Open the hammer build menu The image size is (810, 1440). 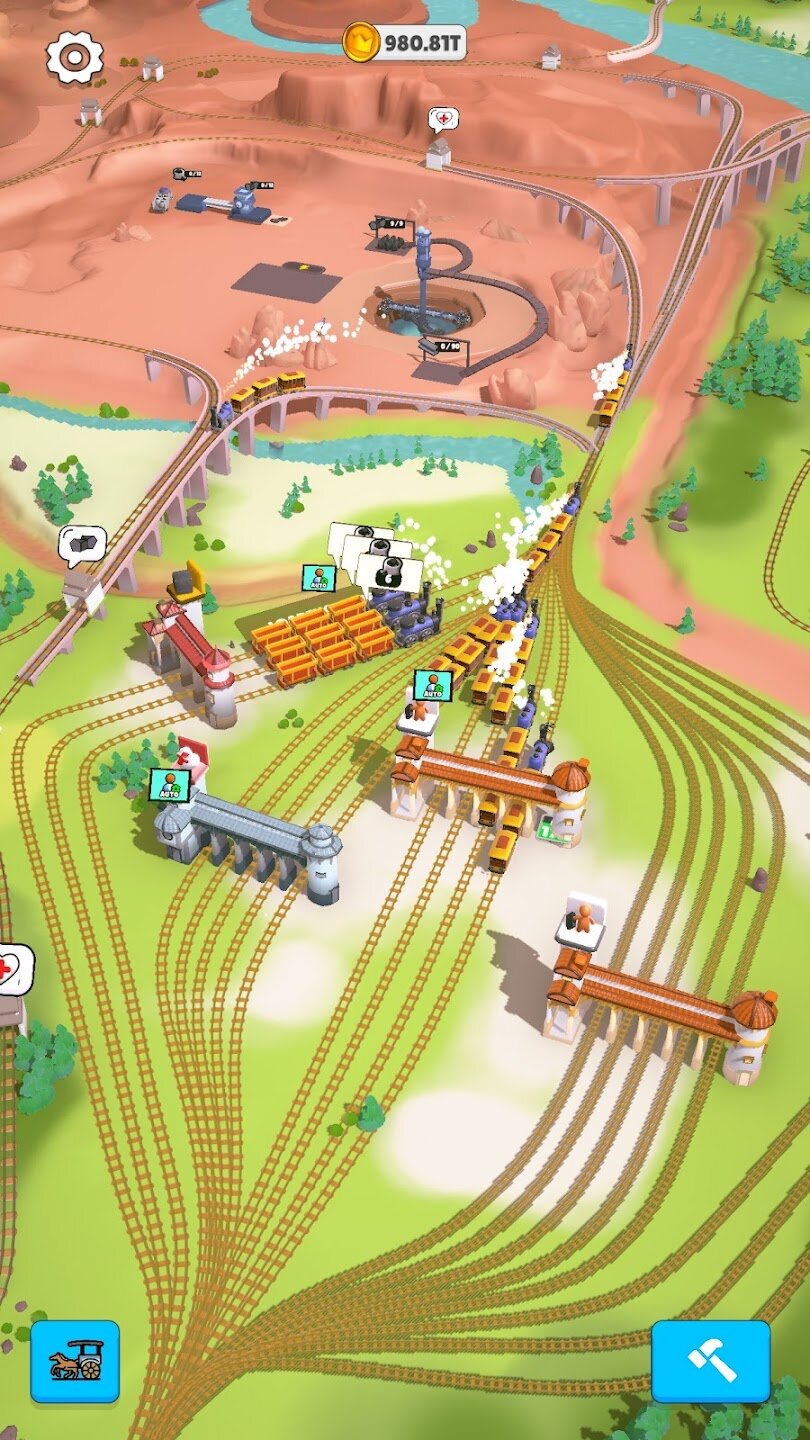coord(710,1361)
